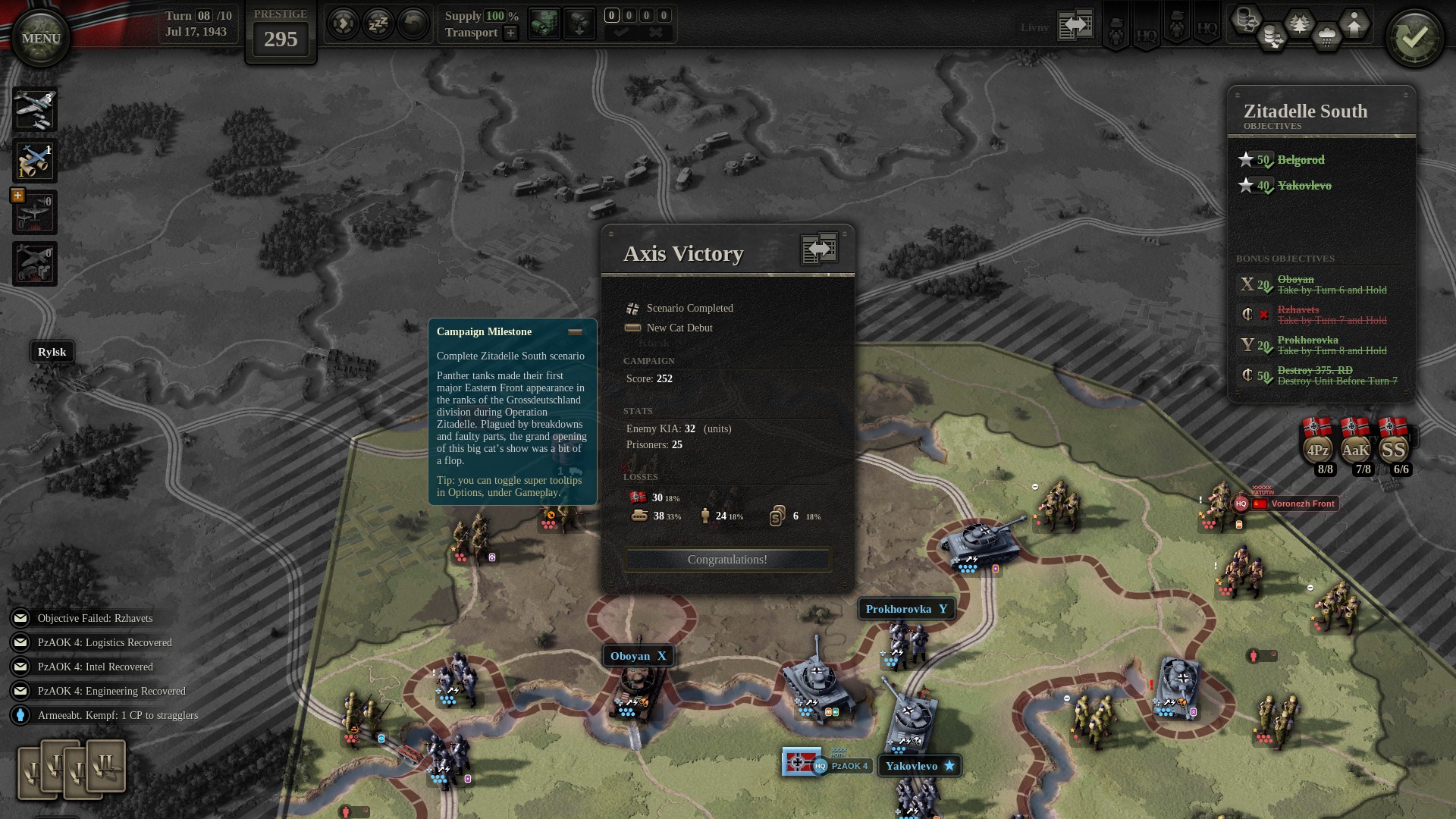The image size is (1456, 819).
Task: Toggle the forest terrain overlay hexagon
Action: (1301, 23)
